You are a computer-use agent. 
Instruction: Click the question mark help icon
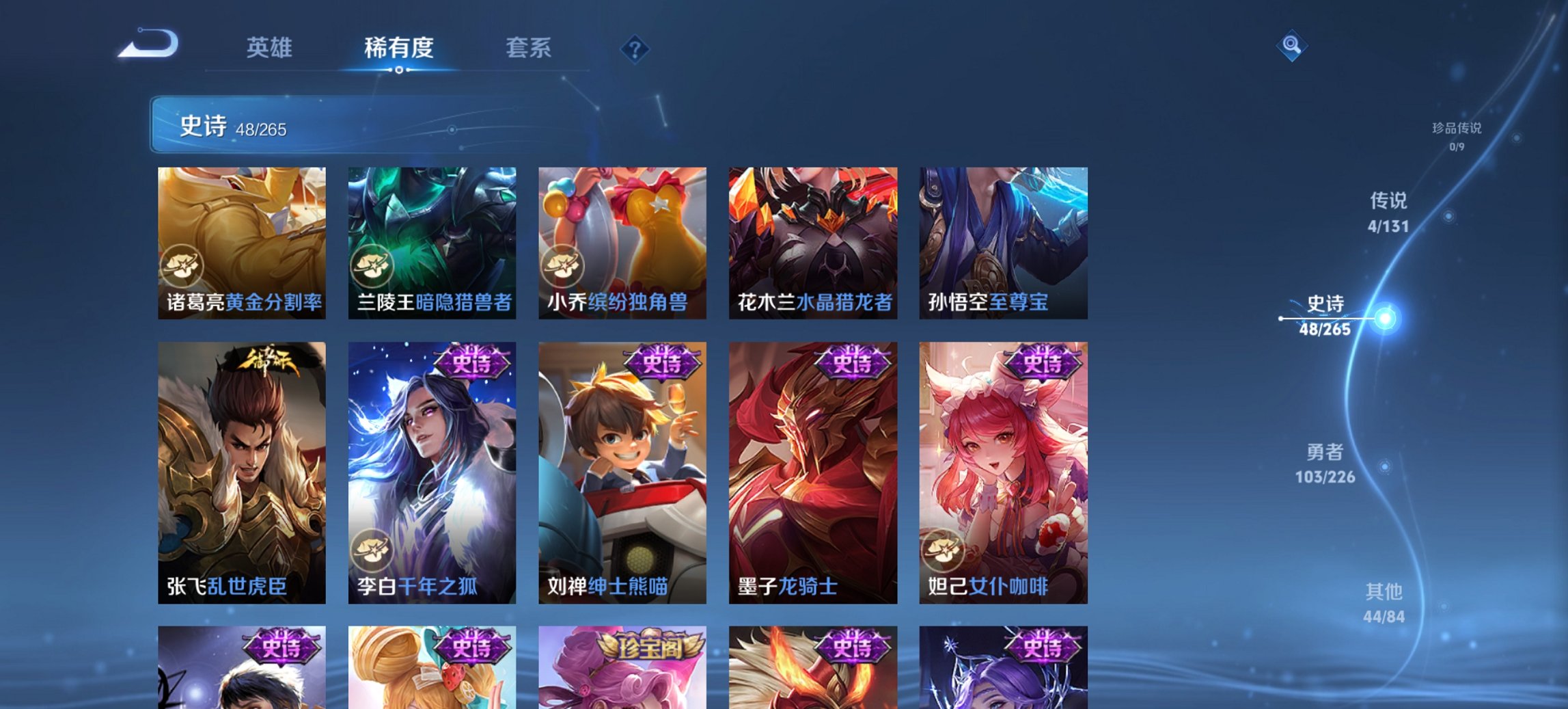pyautogui.click(x=635, y=49)
